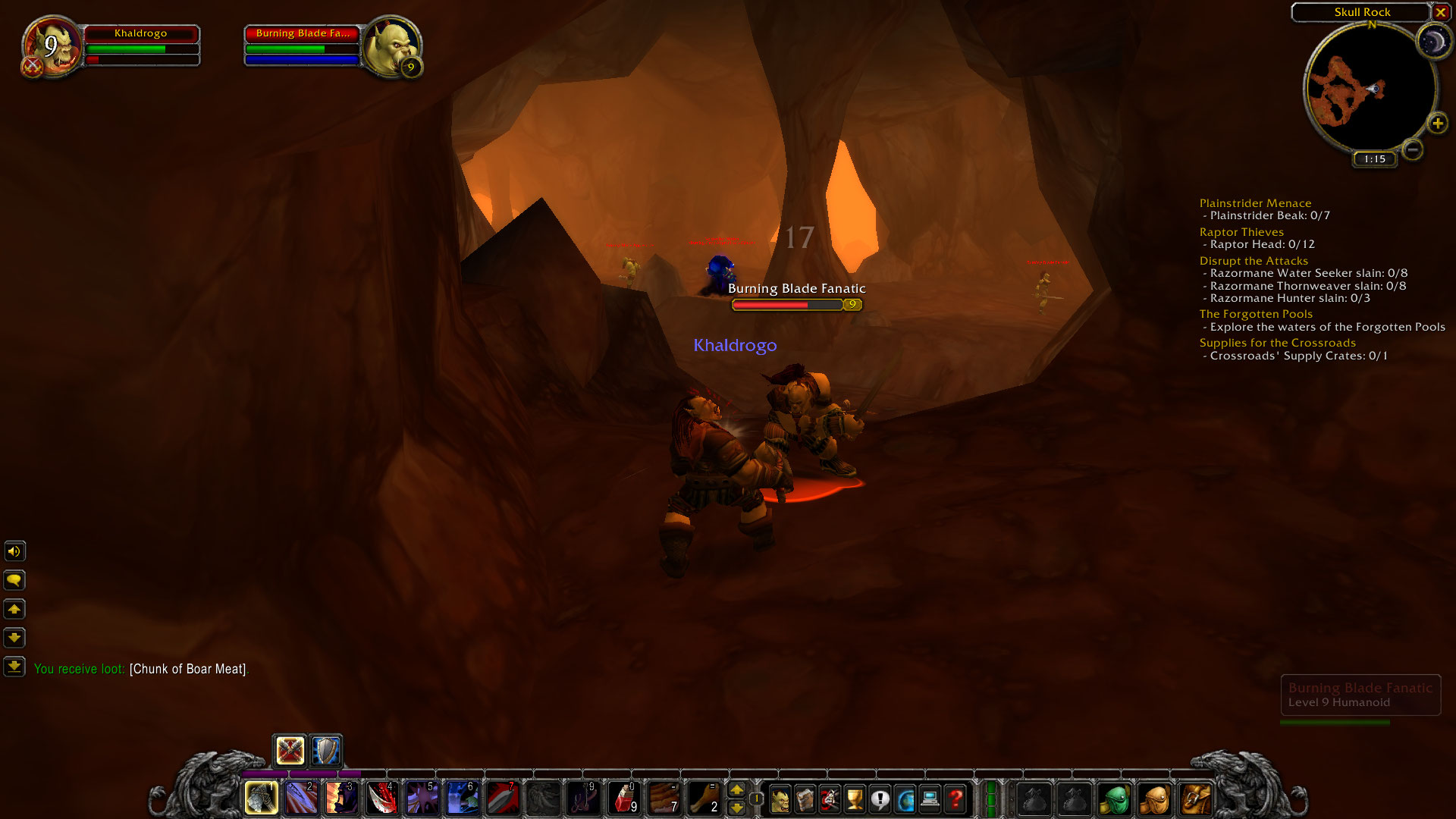Select 'The Forgotten Pools' quest in the tracker
The image size is (1456, 819).
pos(1255,313)
